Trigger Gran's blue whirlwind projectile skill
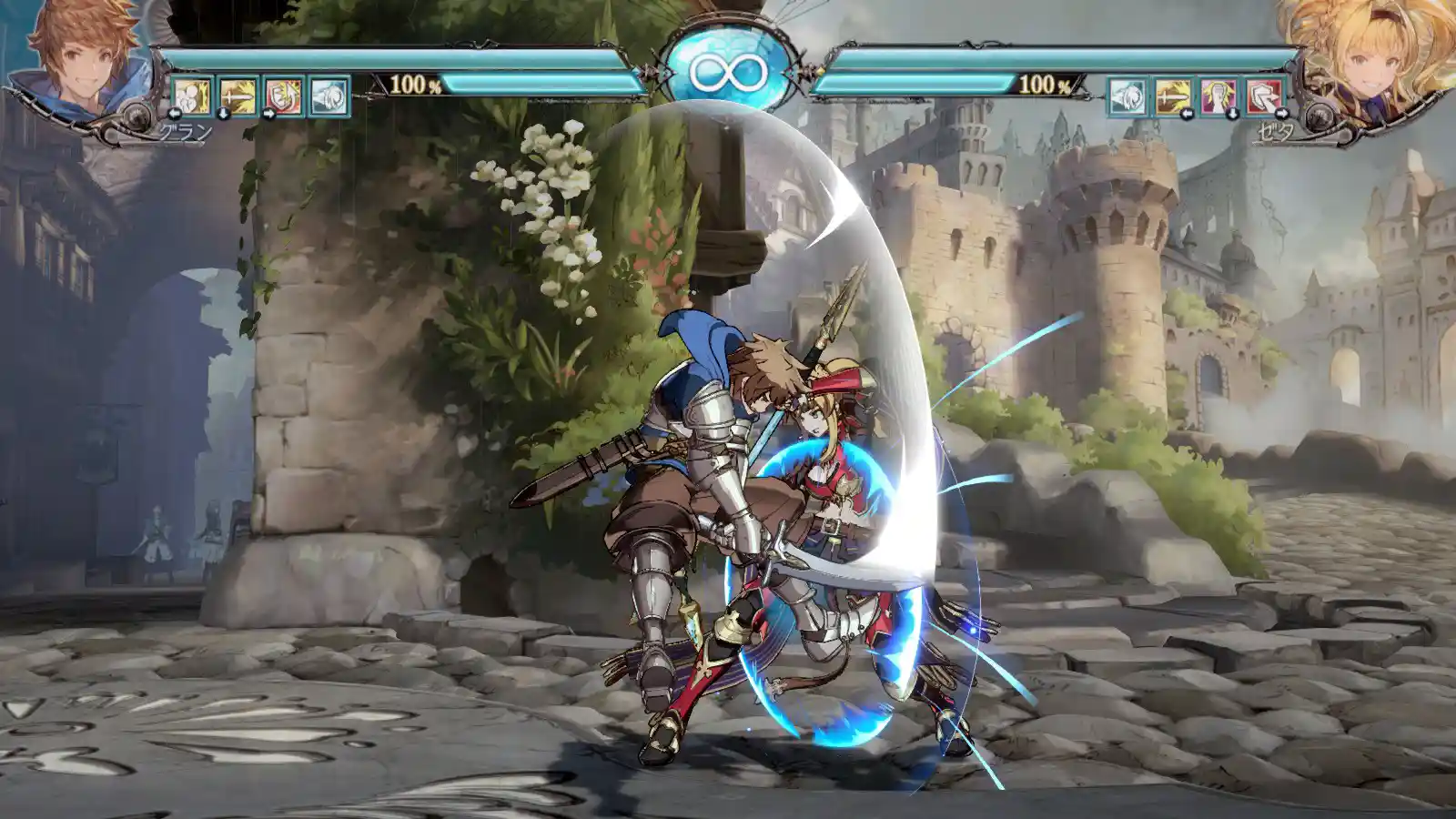The width and height of the screenshot is (1456, 819). 329,96
